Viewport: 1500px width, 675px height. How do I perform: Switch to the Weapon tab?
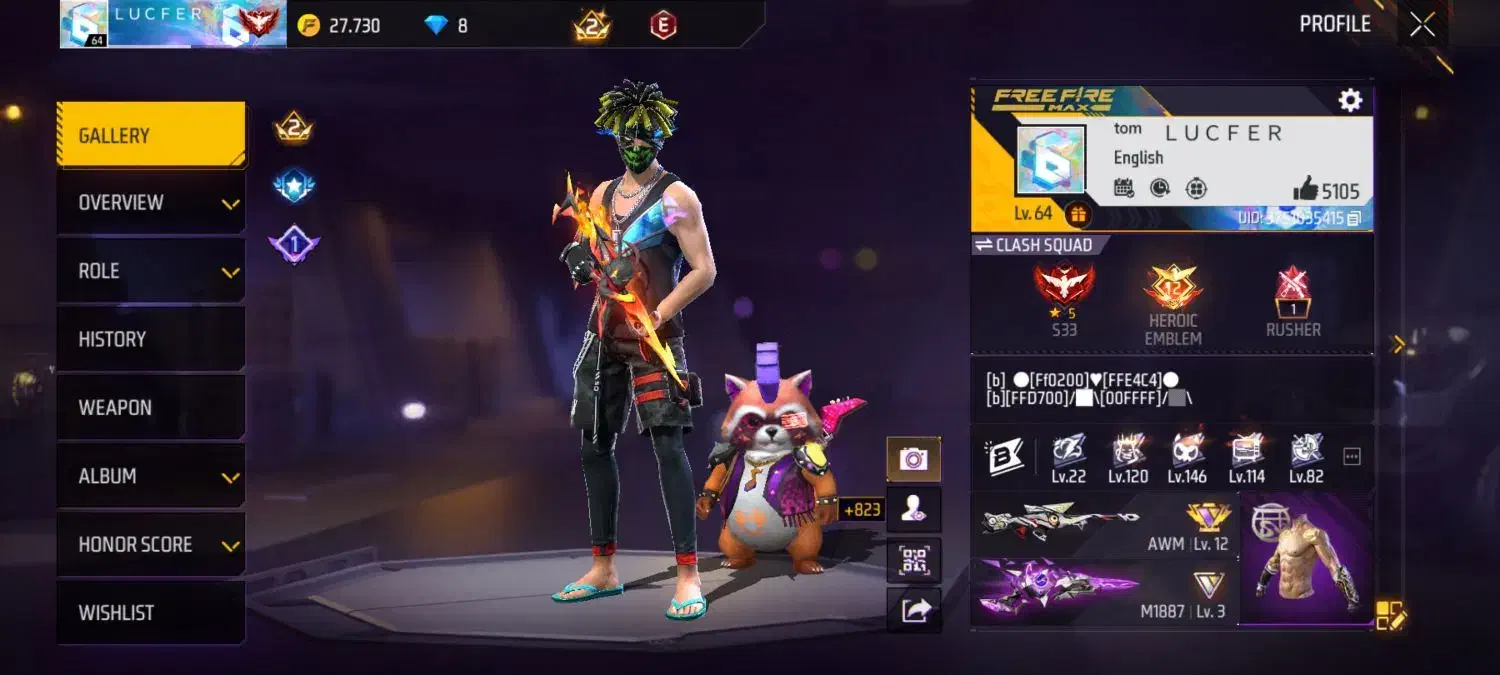(x=150, y=408)
